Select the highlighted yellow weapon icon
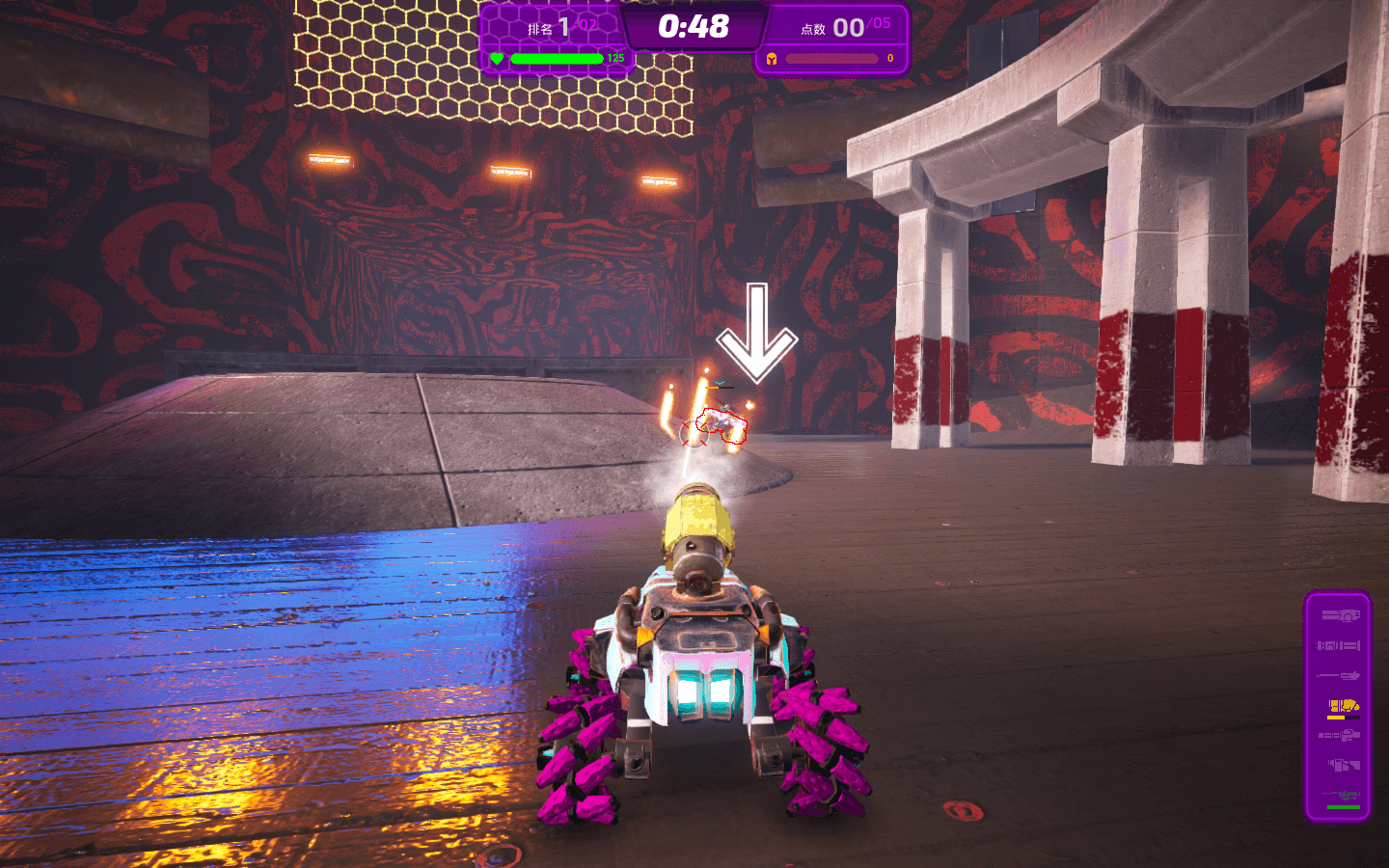 point(1342,706)
